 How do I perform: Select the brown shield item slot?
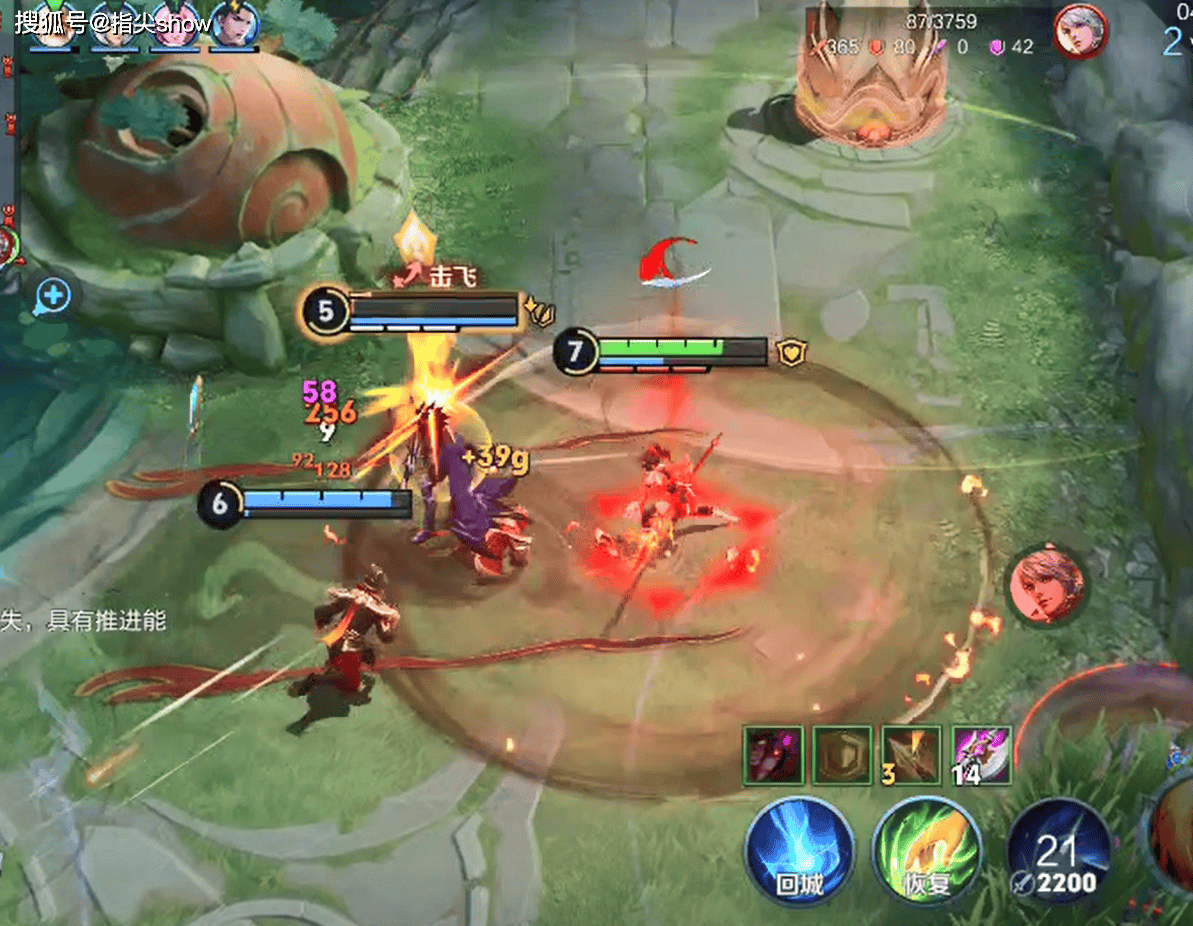click(842, 755)
